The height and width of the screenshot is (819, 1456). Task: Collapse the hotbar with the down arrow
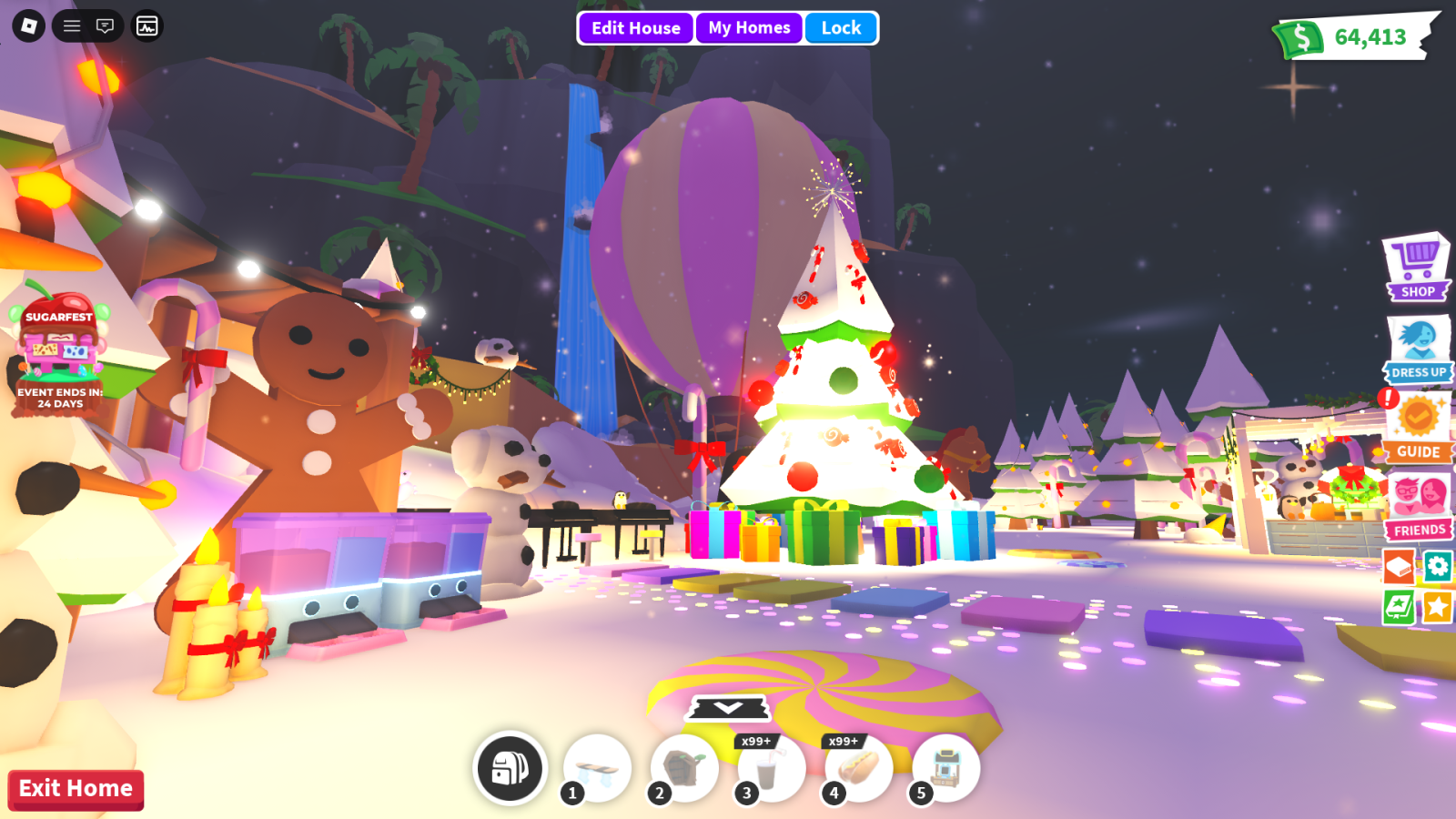click(x=728, y=707)
